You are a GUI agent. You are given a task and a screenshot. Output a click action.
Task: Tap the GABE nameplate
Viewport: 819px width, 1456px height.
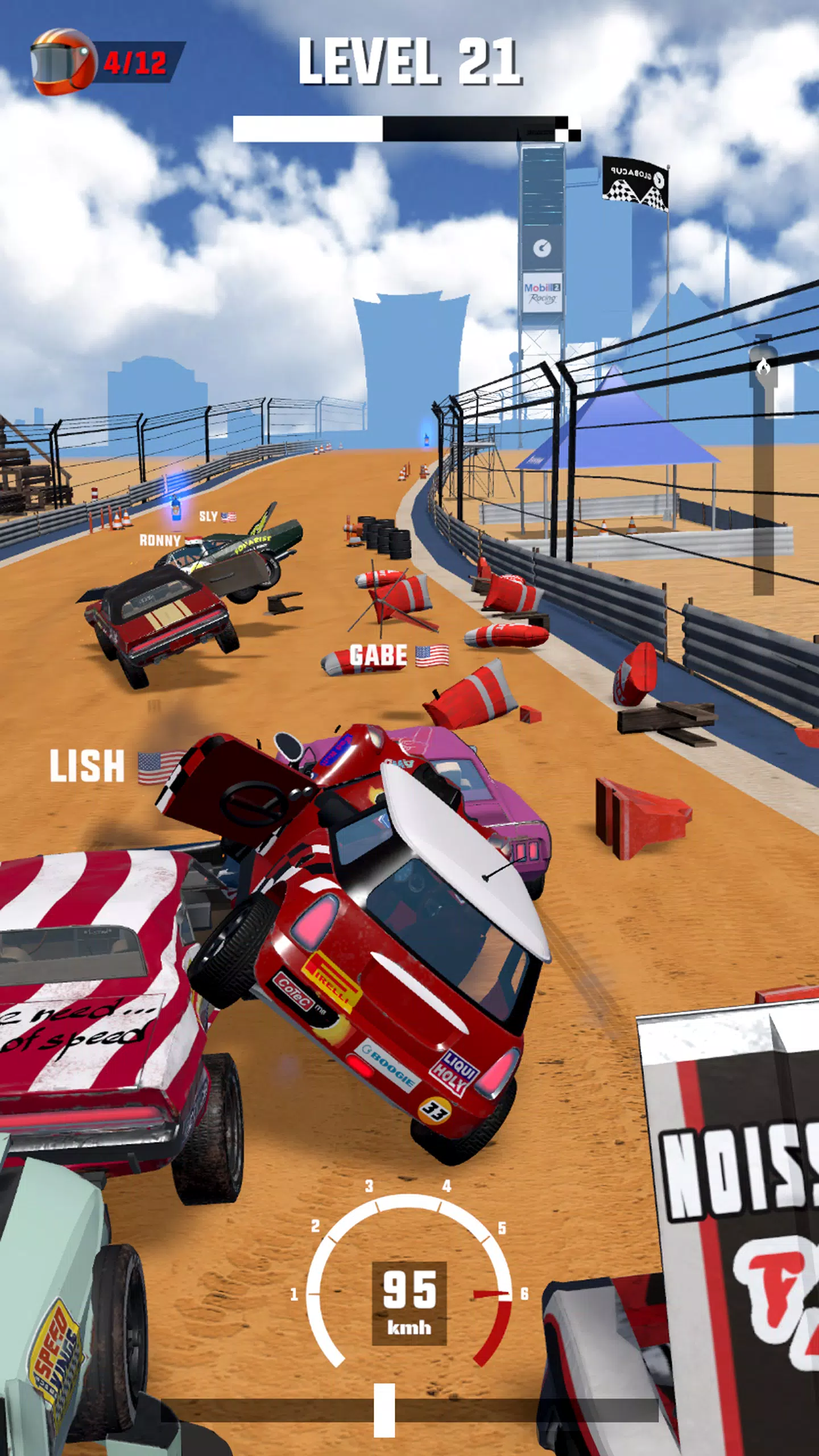coord(378,655)
